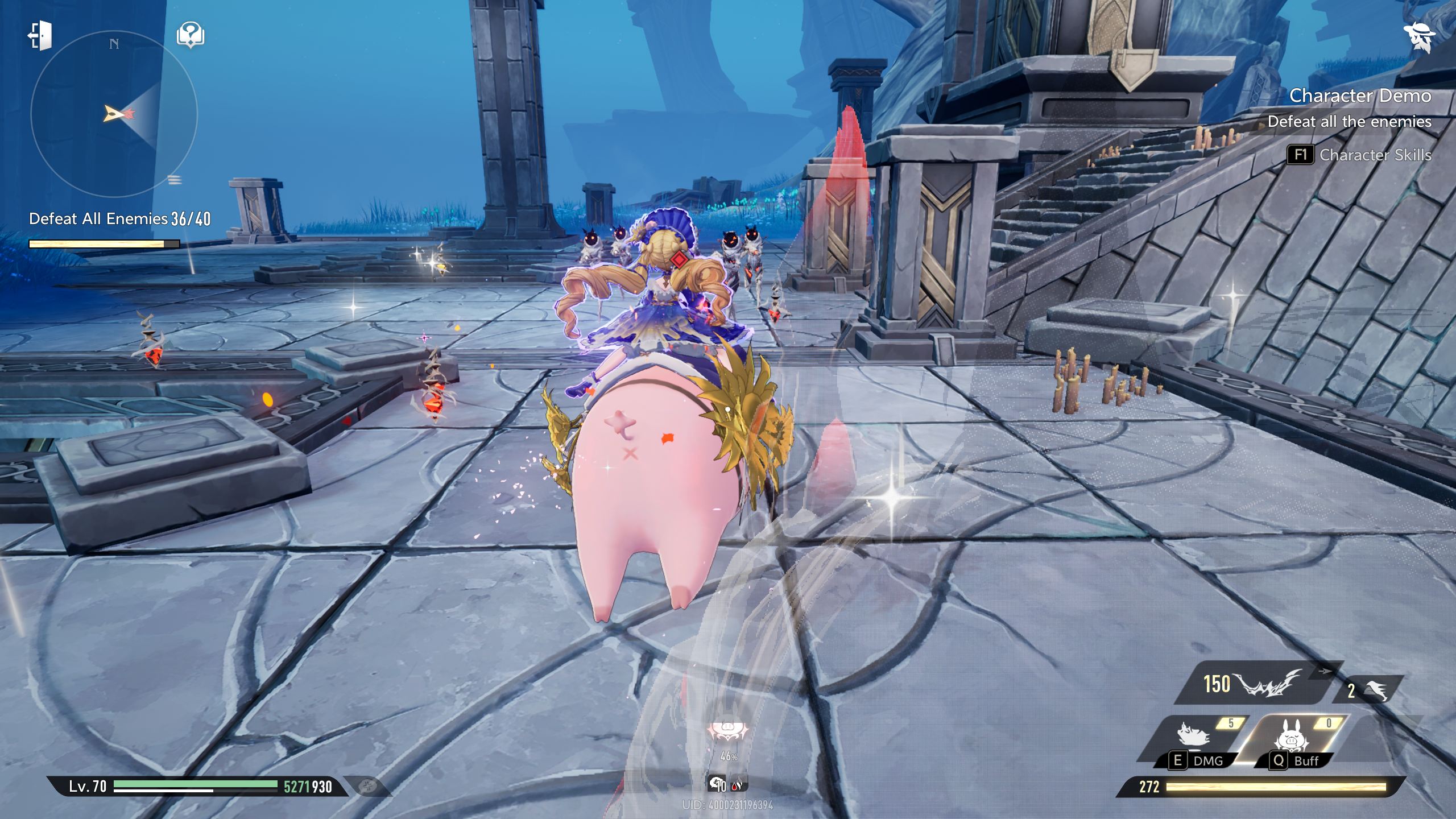The width and height of the screenshot is (1456, 819).
Task: Open the question mark guide book
Action: pyautogui.click(x=191, y=35)
